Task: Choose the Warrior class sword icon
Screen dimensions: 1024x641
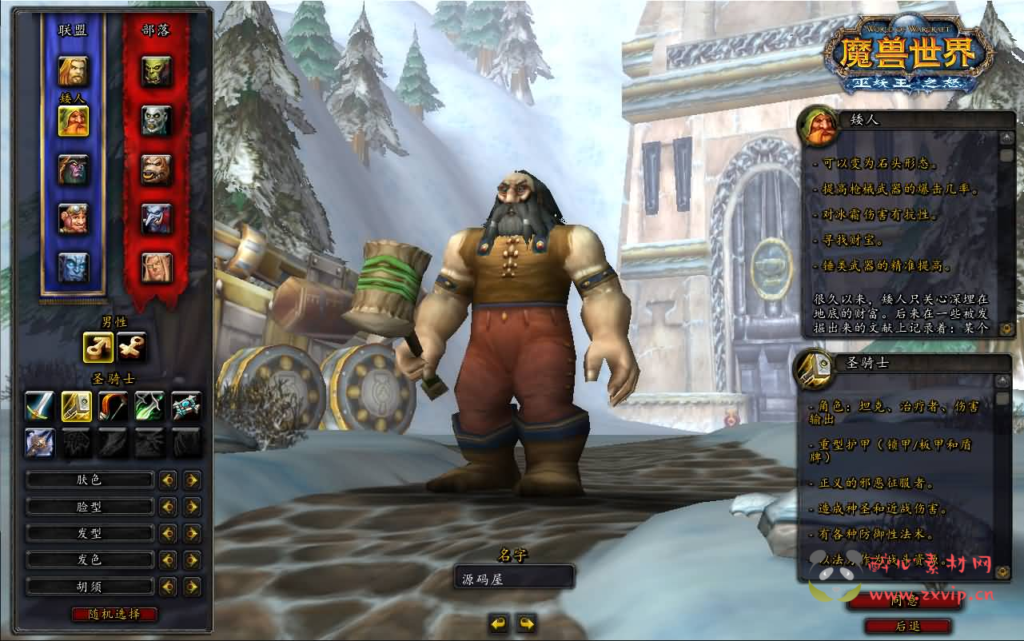Action: [x=40, y=406]
